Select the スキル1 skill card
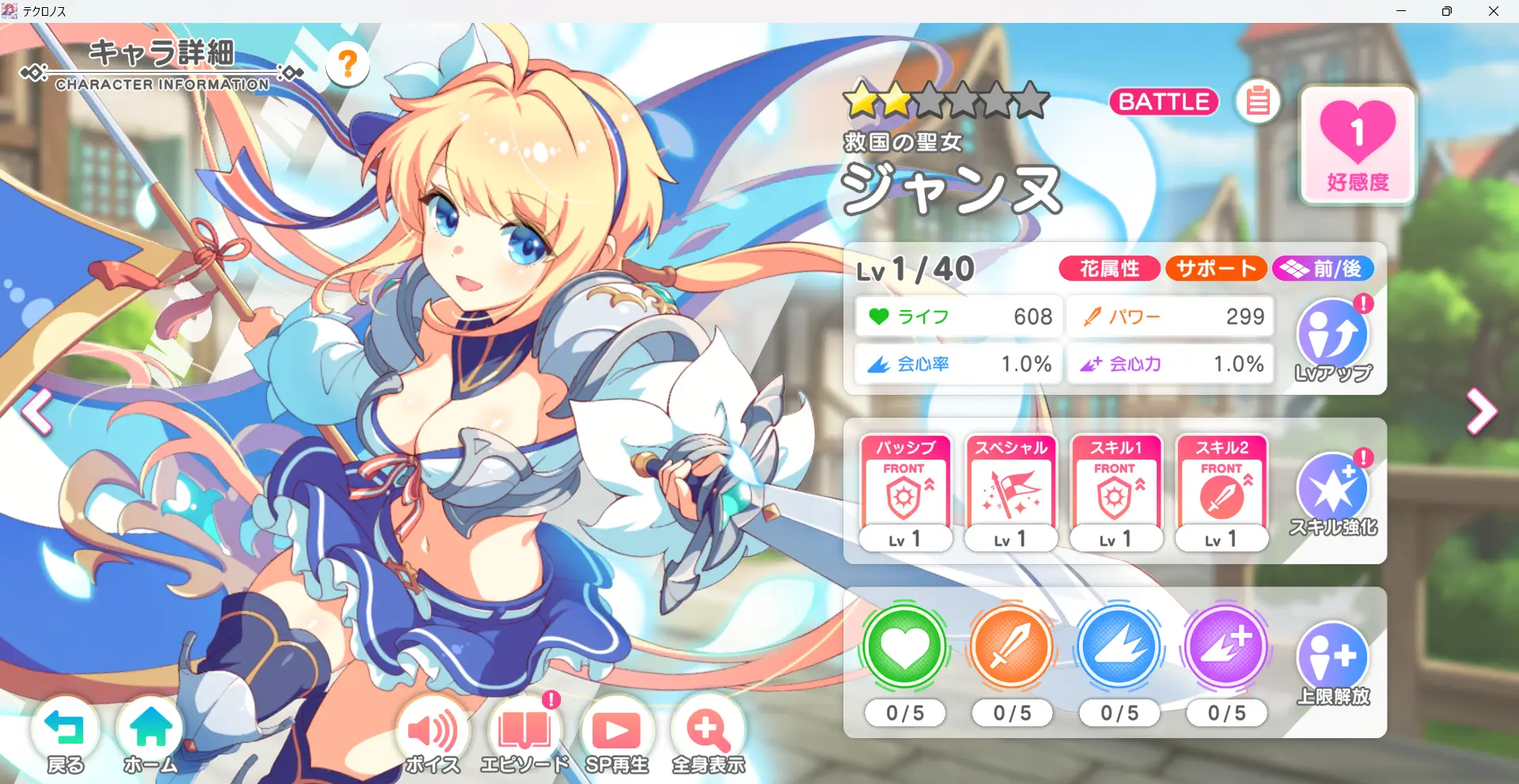The height and width of the screenshot is (784, 1519). (x=1116, y=492)
